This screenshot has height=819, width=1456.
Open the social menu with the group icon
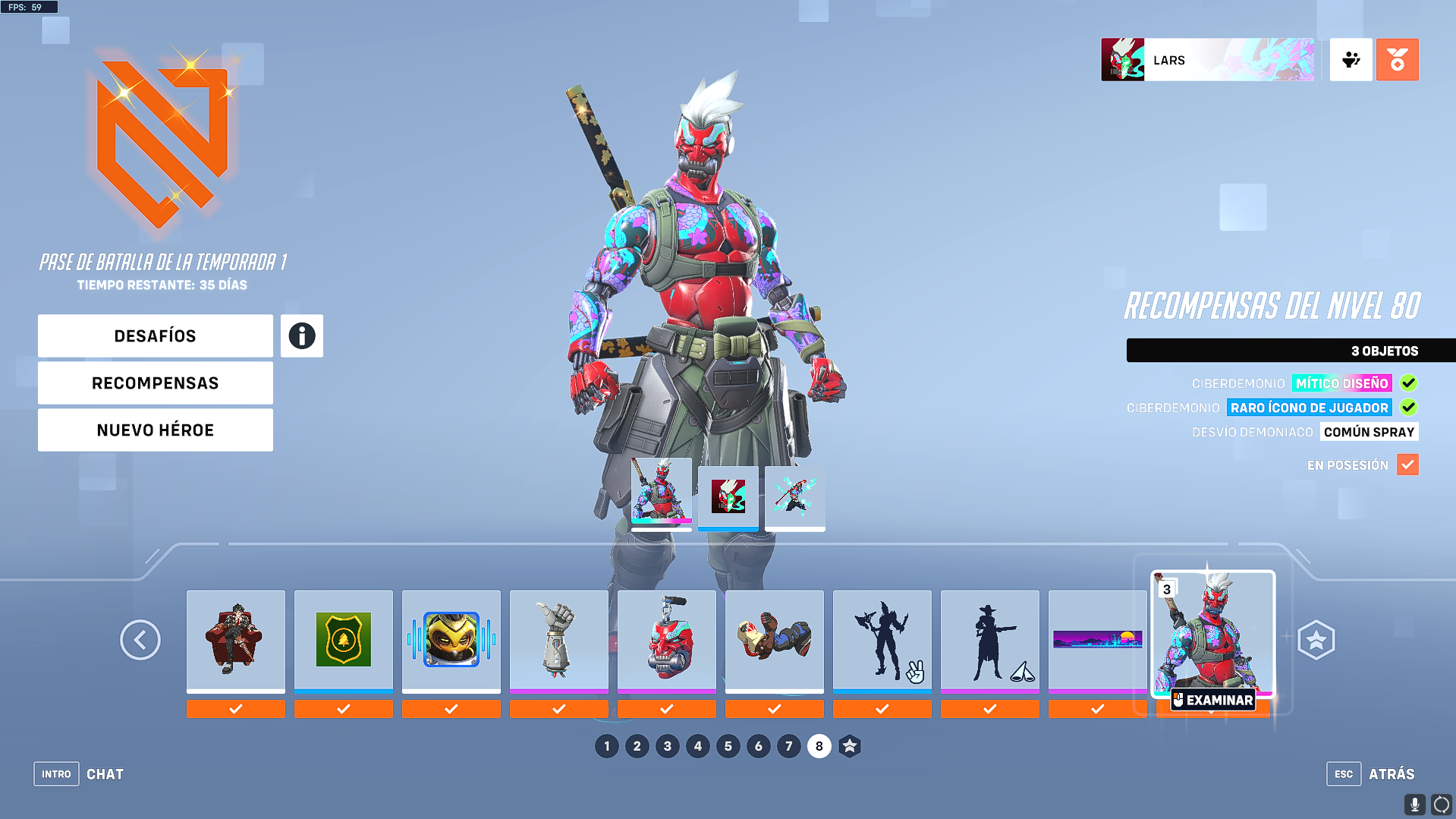coord(1351,59)
